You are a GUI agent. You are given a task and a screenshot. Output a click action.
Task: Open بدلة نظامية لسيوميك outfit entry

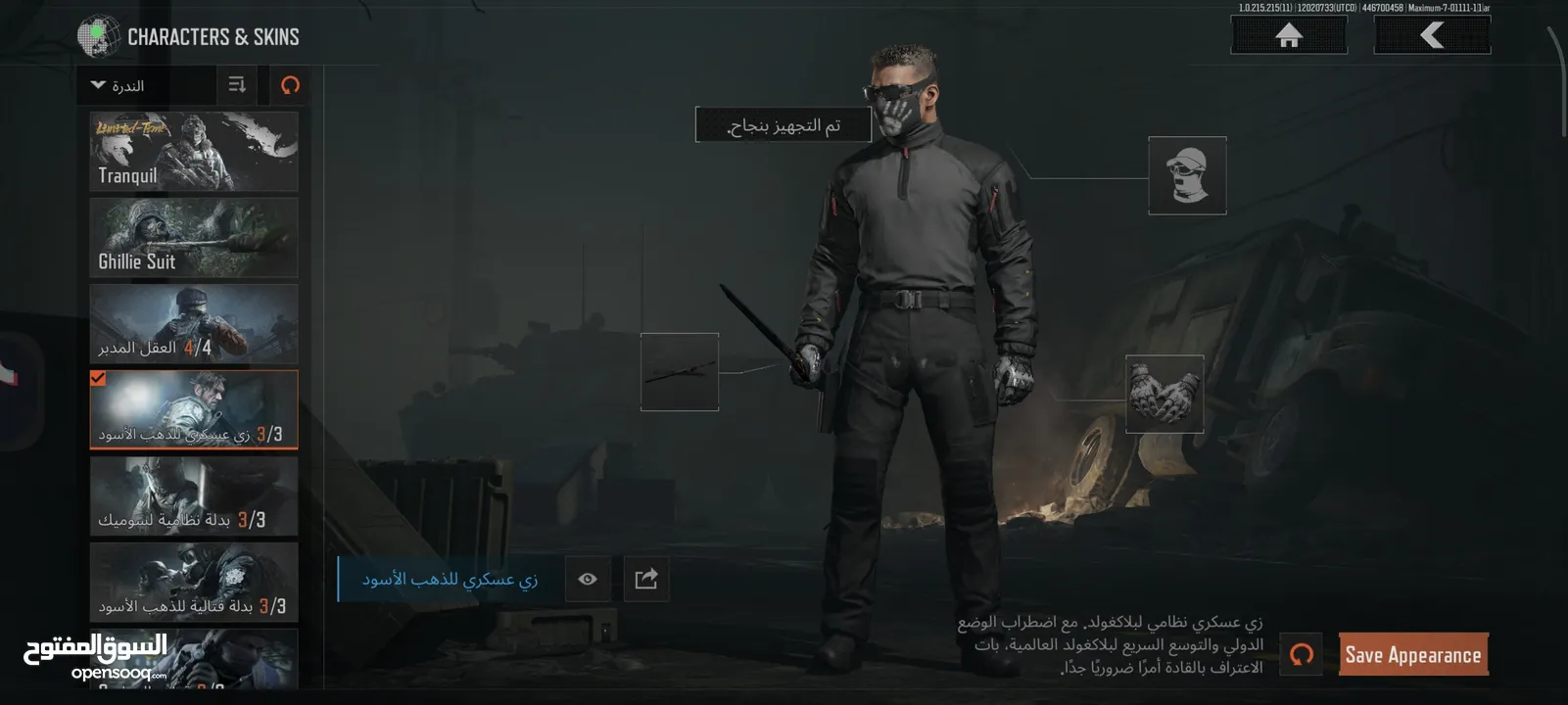click(x=193, y=496)
